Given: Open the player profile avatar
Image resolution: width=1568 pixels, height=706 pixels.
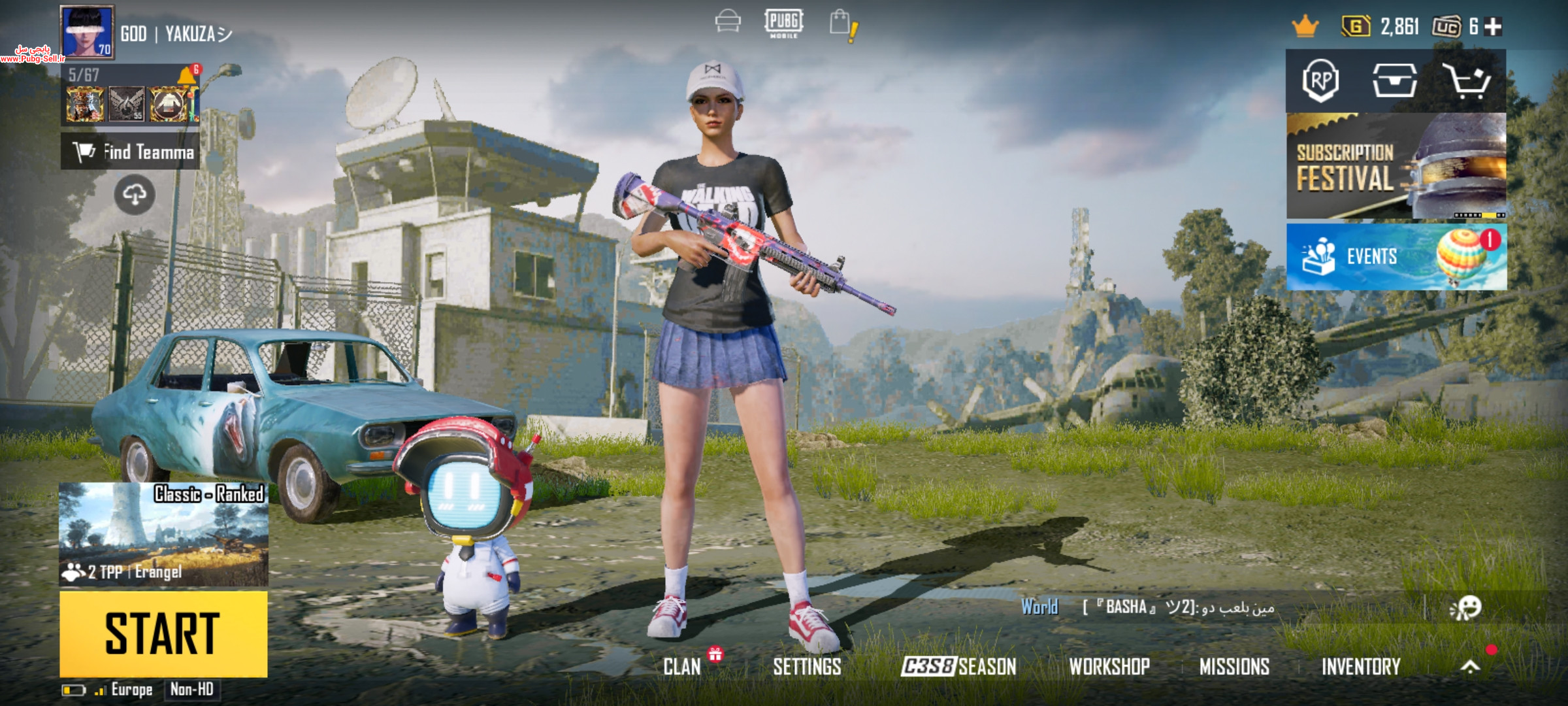Looking at the screenshot, I should 87,31.
